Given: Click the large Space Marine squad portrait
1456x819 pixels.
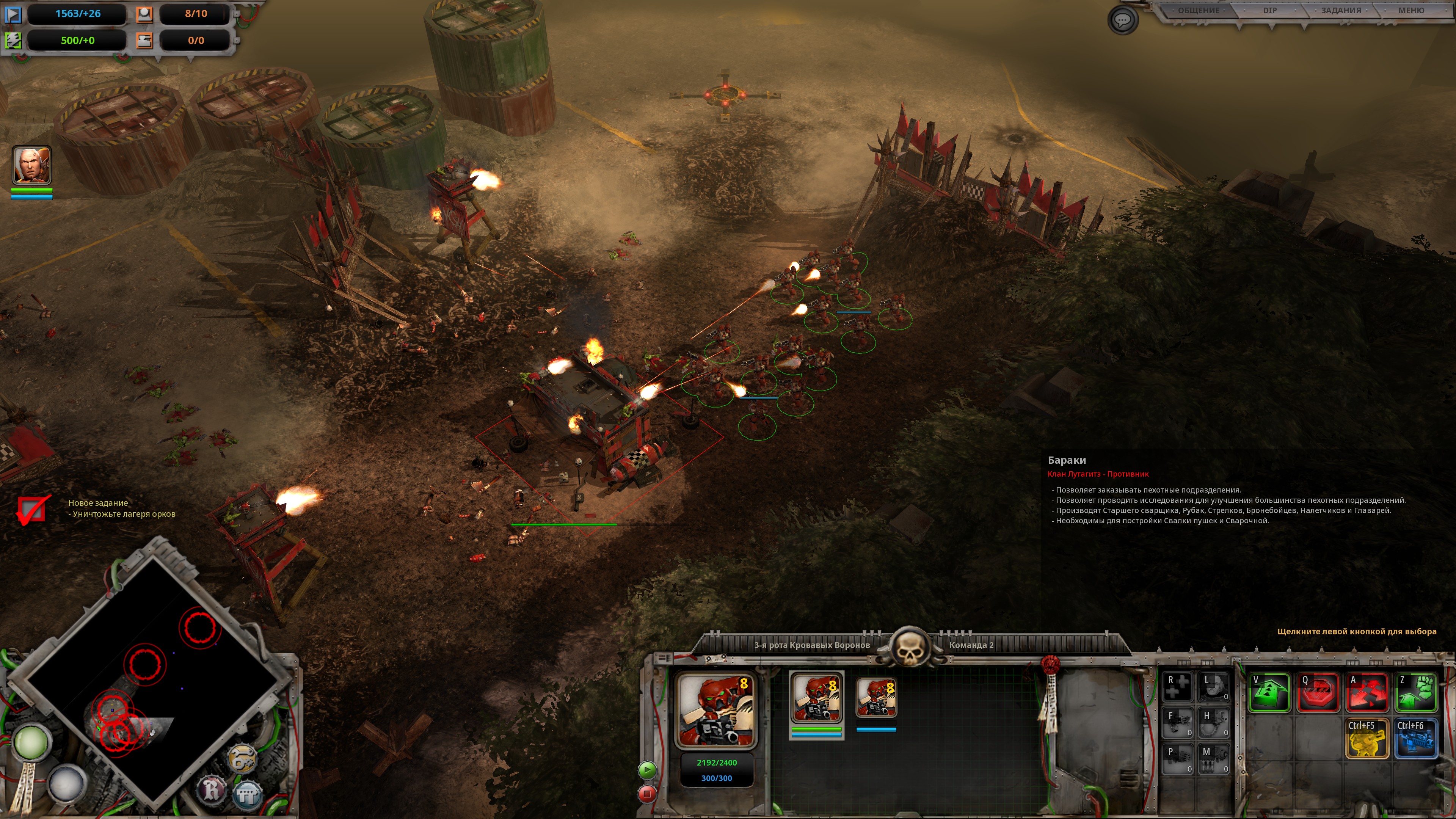Looking at the screenshot, I should point(716,710).
